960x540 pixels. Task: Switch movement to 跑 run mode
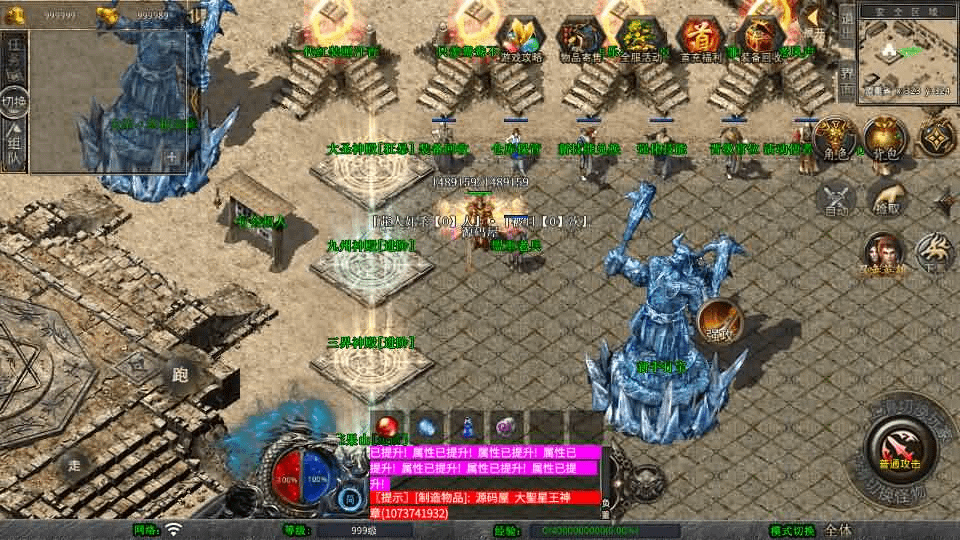(180, 375)
